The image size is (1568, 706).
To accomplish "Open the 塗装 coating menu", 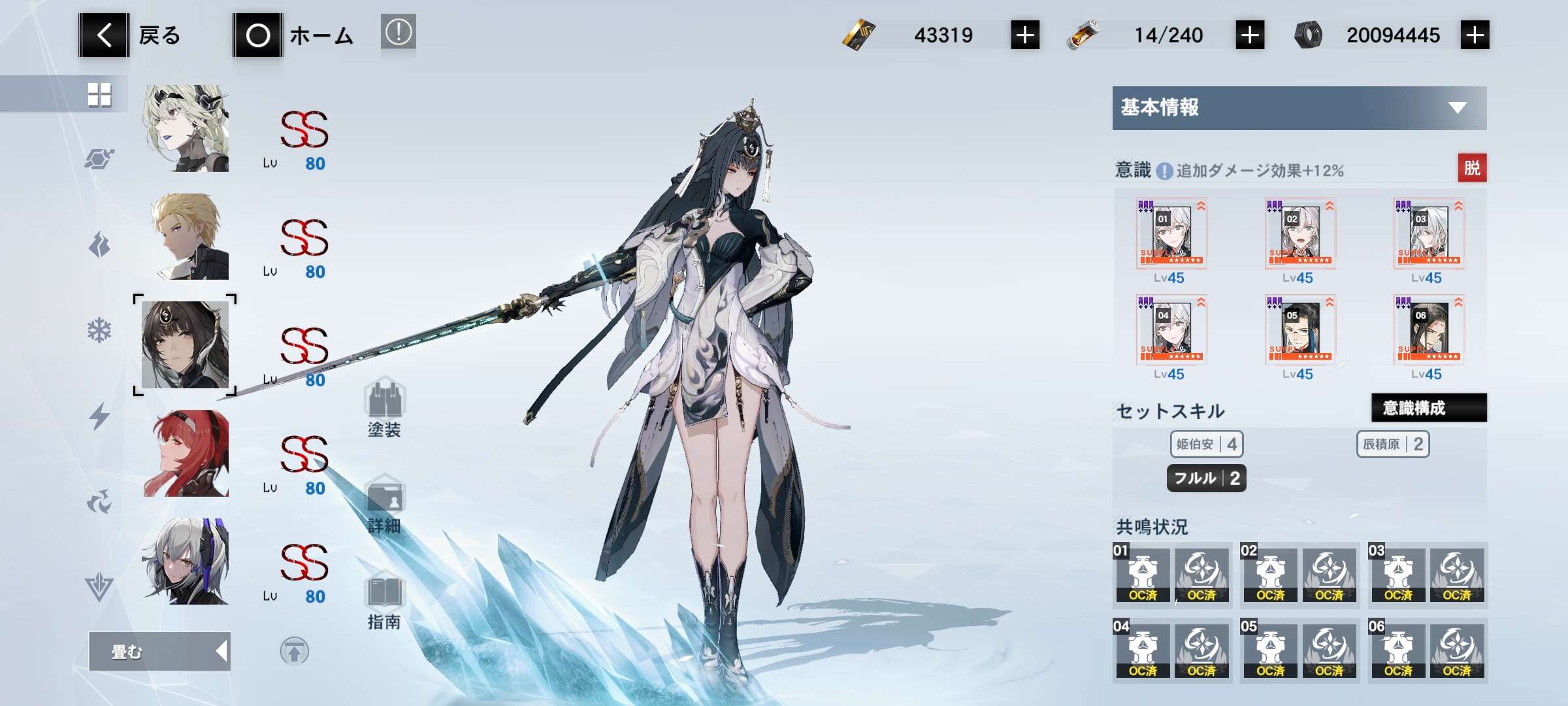I will [x=385, y=409].
